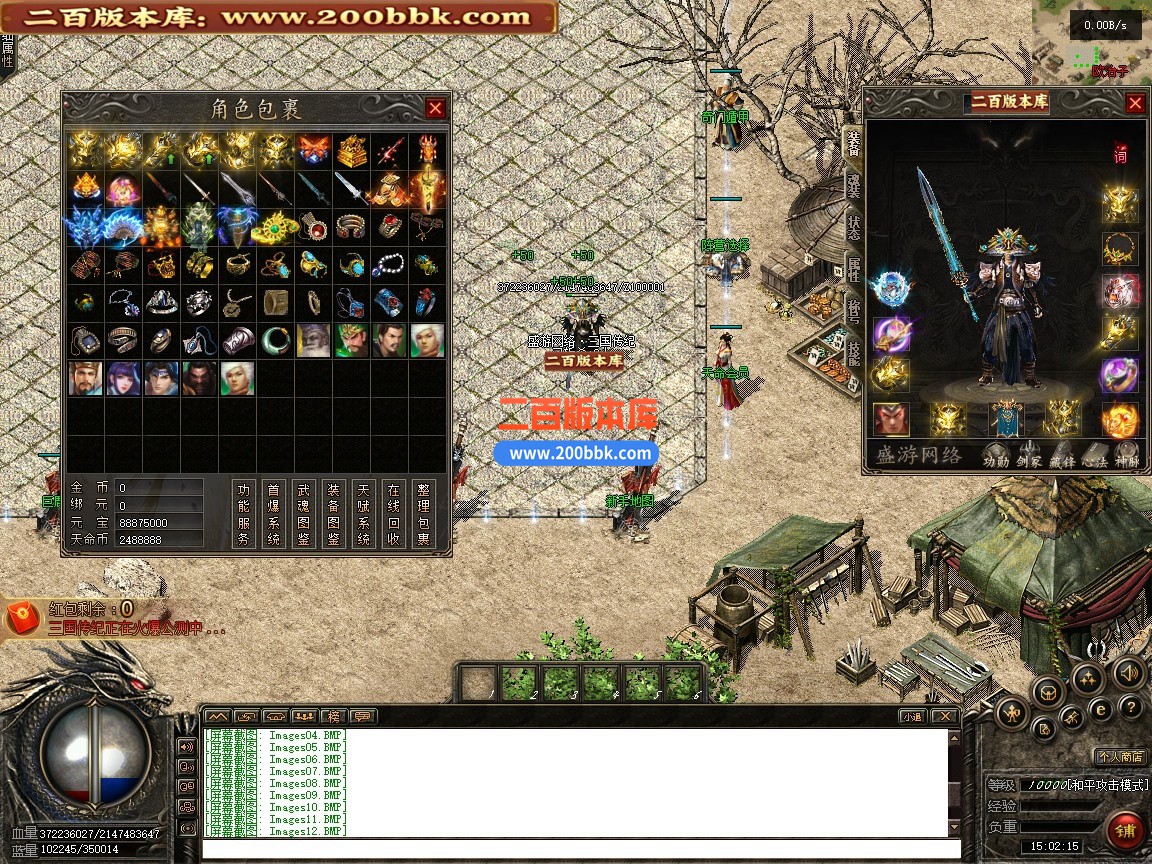
Task: Switch to the 属性 attributes tab
Action: 854,265
